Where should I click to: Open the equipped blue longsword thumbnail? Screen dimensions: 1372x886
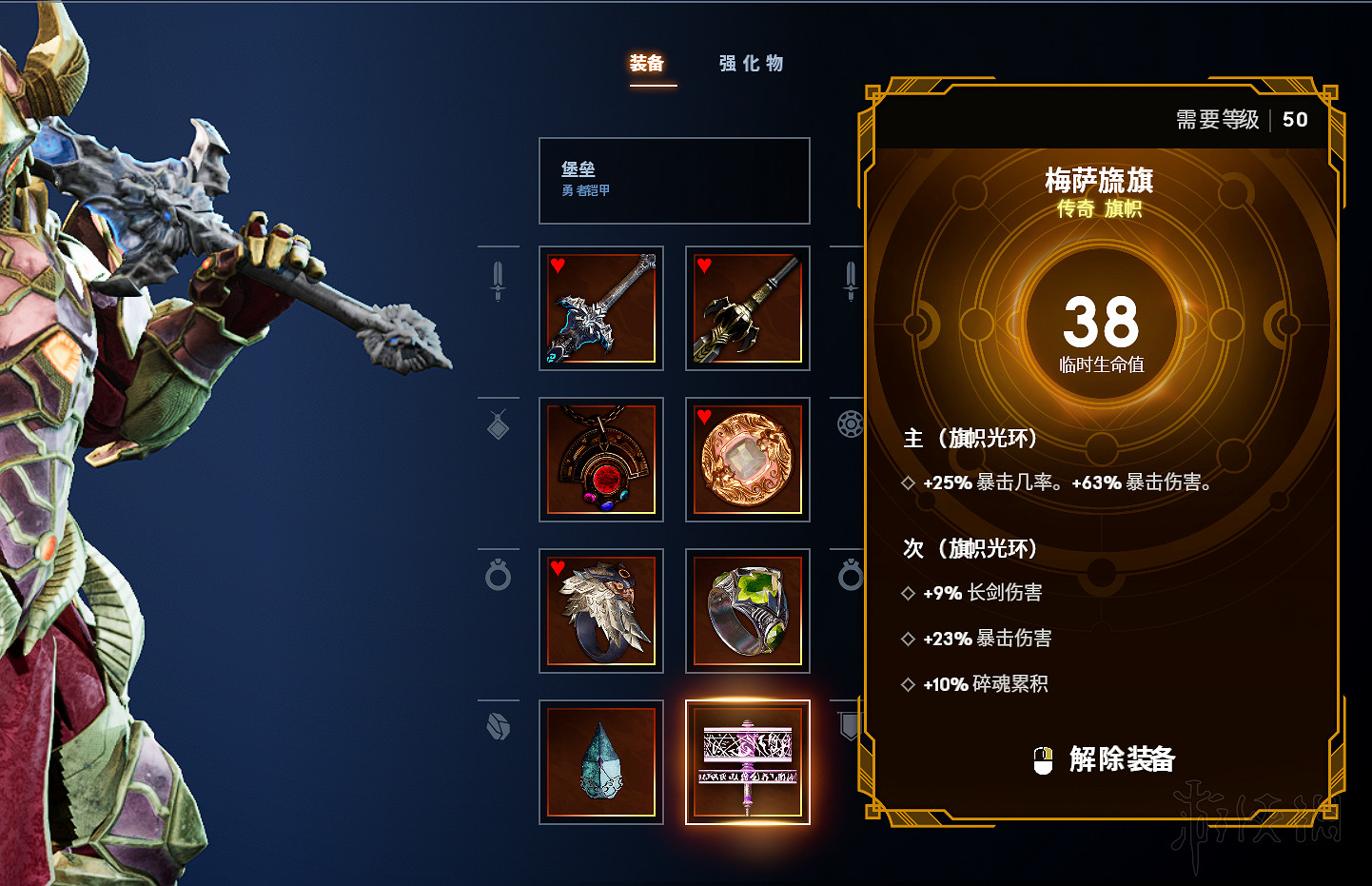click(601, 308)
